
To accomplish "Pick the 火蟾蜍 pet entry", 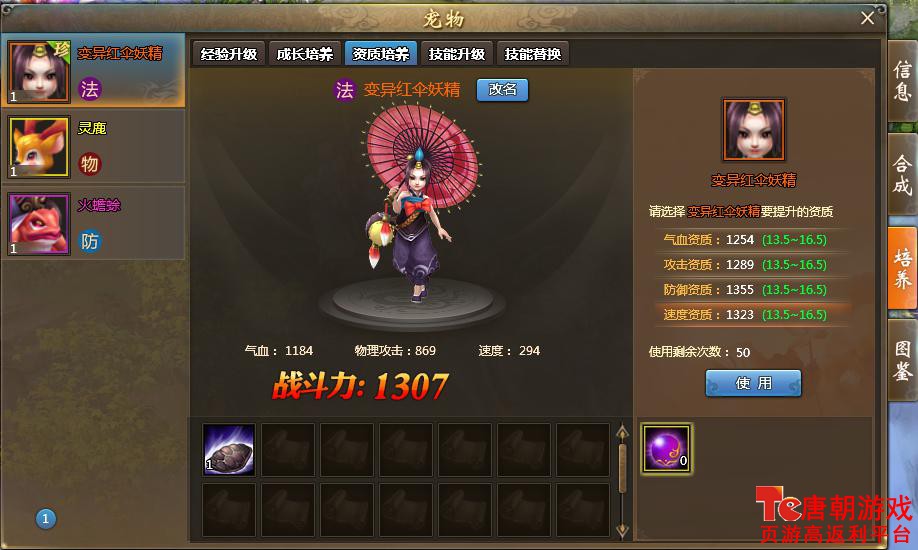I will [x=94, y=222].
